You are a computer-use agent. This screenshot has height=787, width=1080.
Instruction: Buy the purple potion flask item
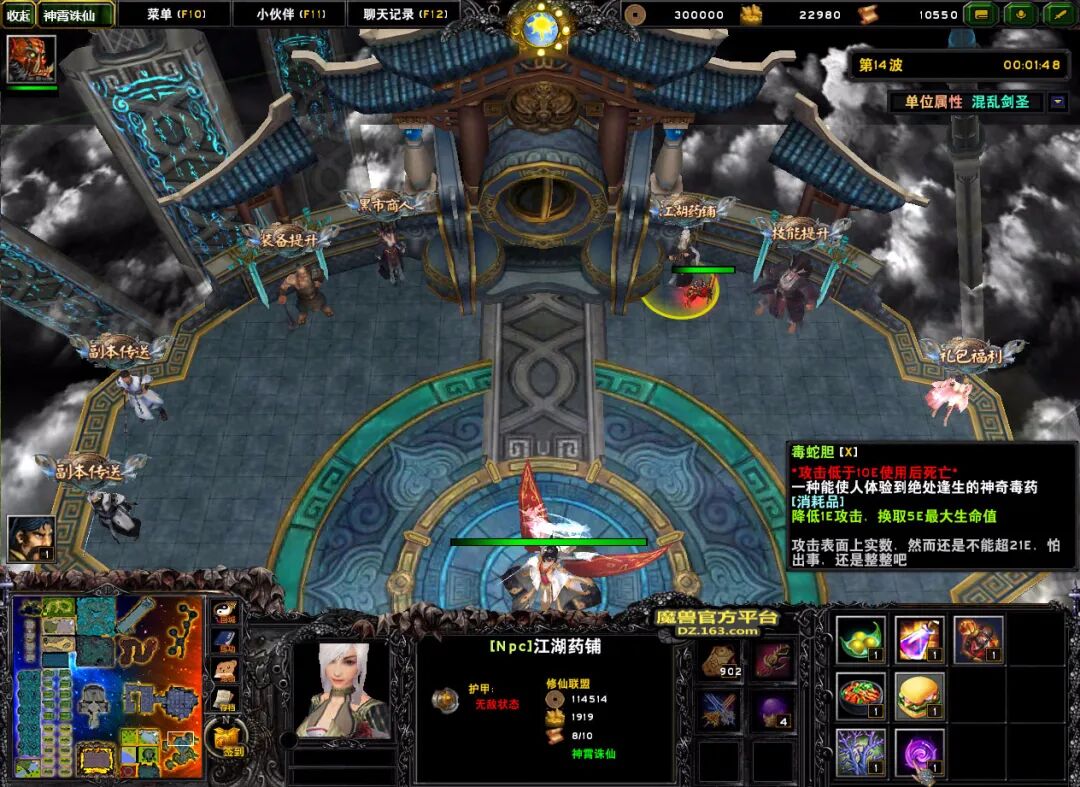coord(920,640)
